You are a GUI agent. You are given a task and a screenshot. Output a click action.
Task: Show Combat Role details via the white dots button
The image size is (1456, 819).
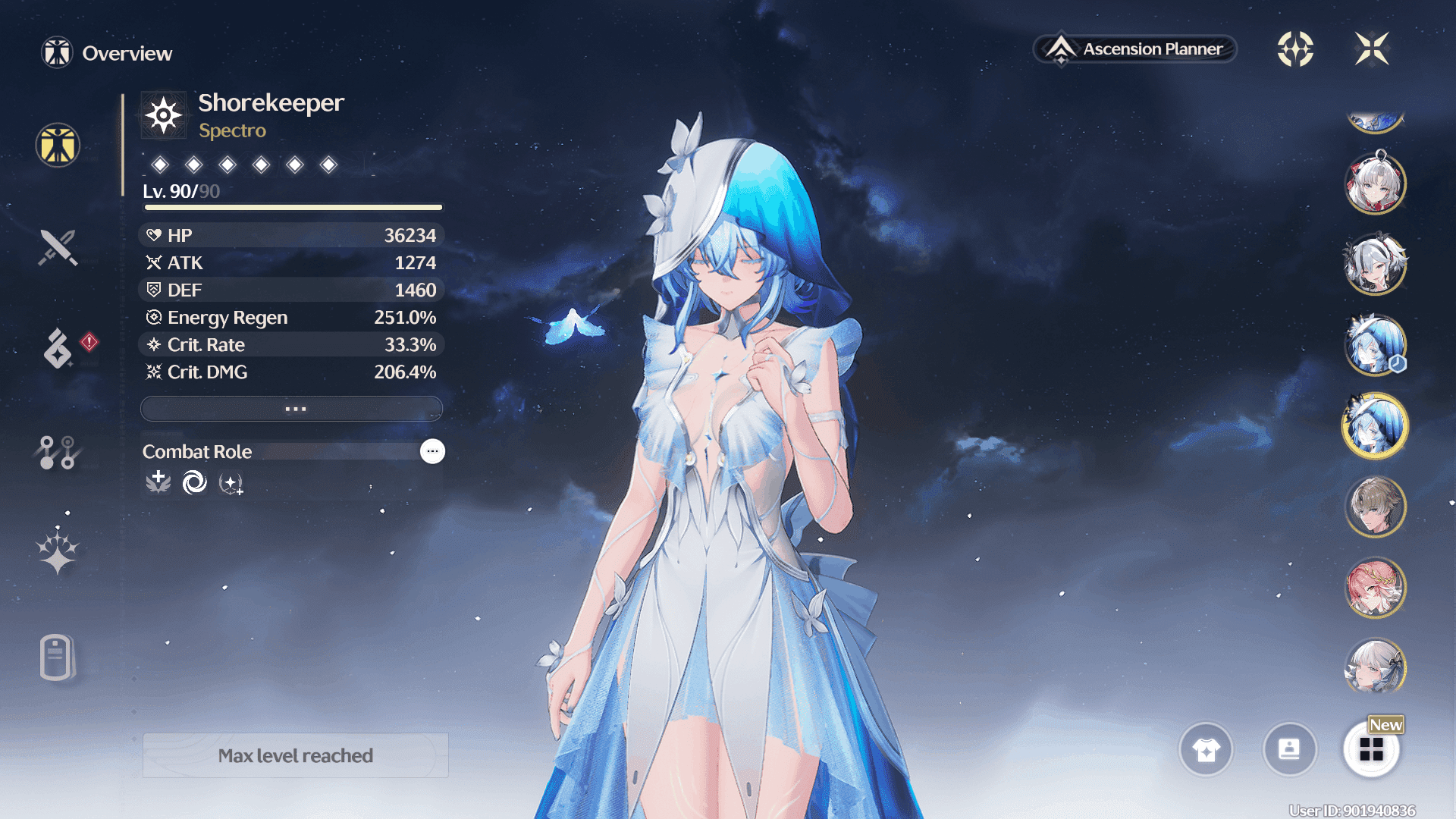point(432,451)
